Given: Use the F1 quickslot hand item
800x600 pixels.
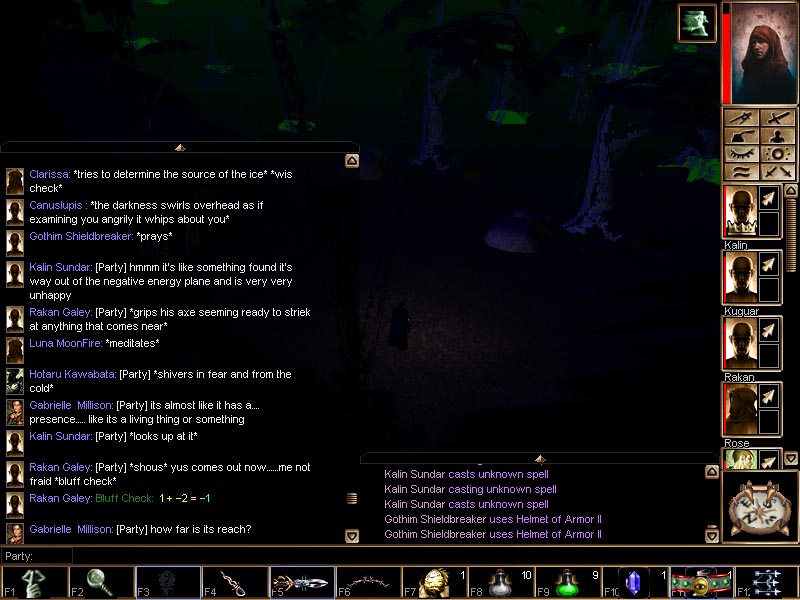Looking at the screenshot, I should pyautogui.click(x=34, y=582).
